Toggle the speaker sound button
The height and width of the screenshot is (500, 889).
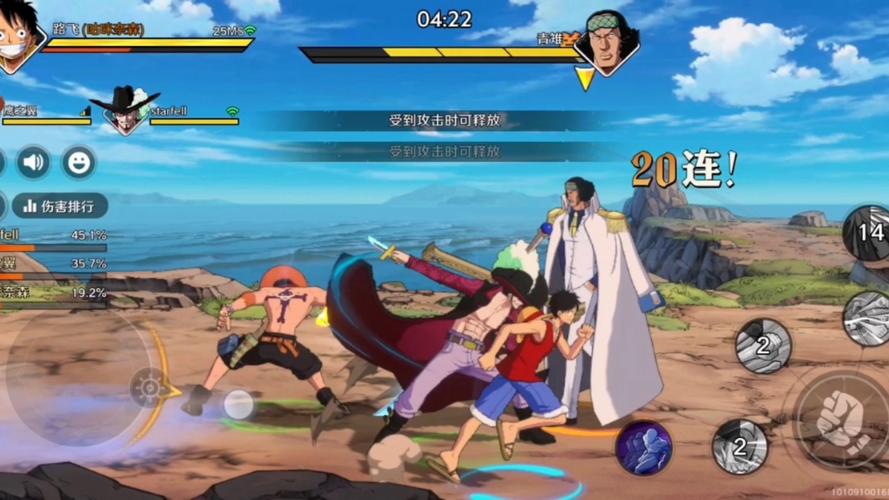[x=33, y=162]
